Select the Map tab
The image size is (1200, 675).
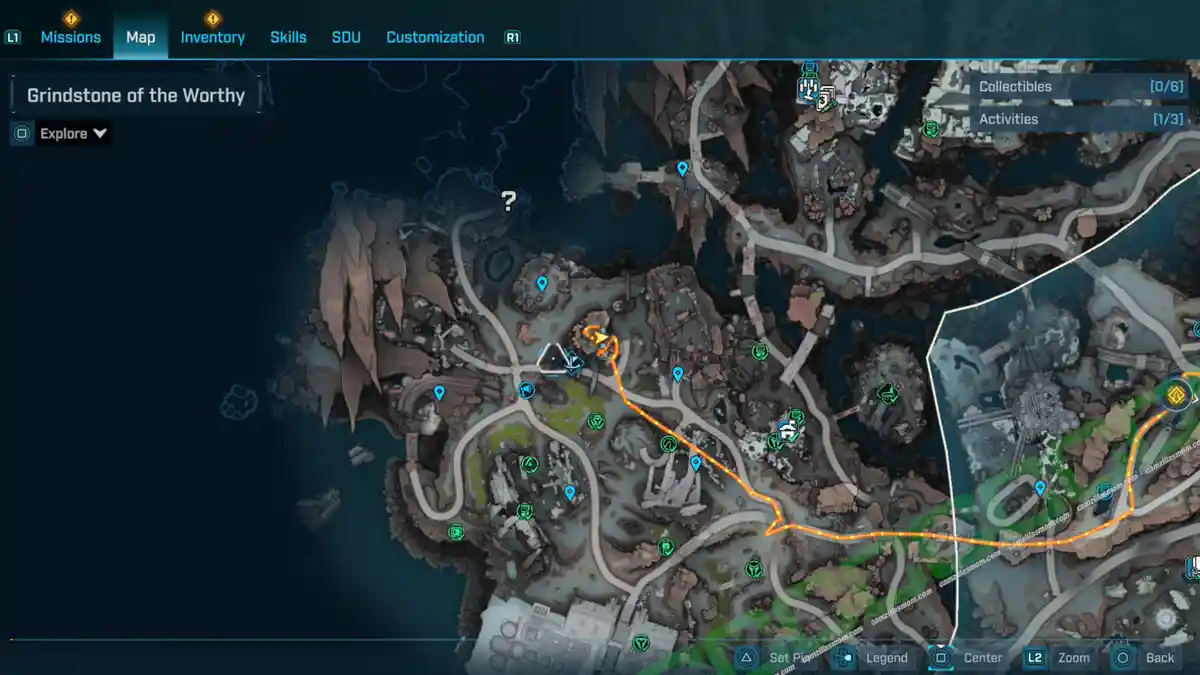[x=140, y=37]
